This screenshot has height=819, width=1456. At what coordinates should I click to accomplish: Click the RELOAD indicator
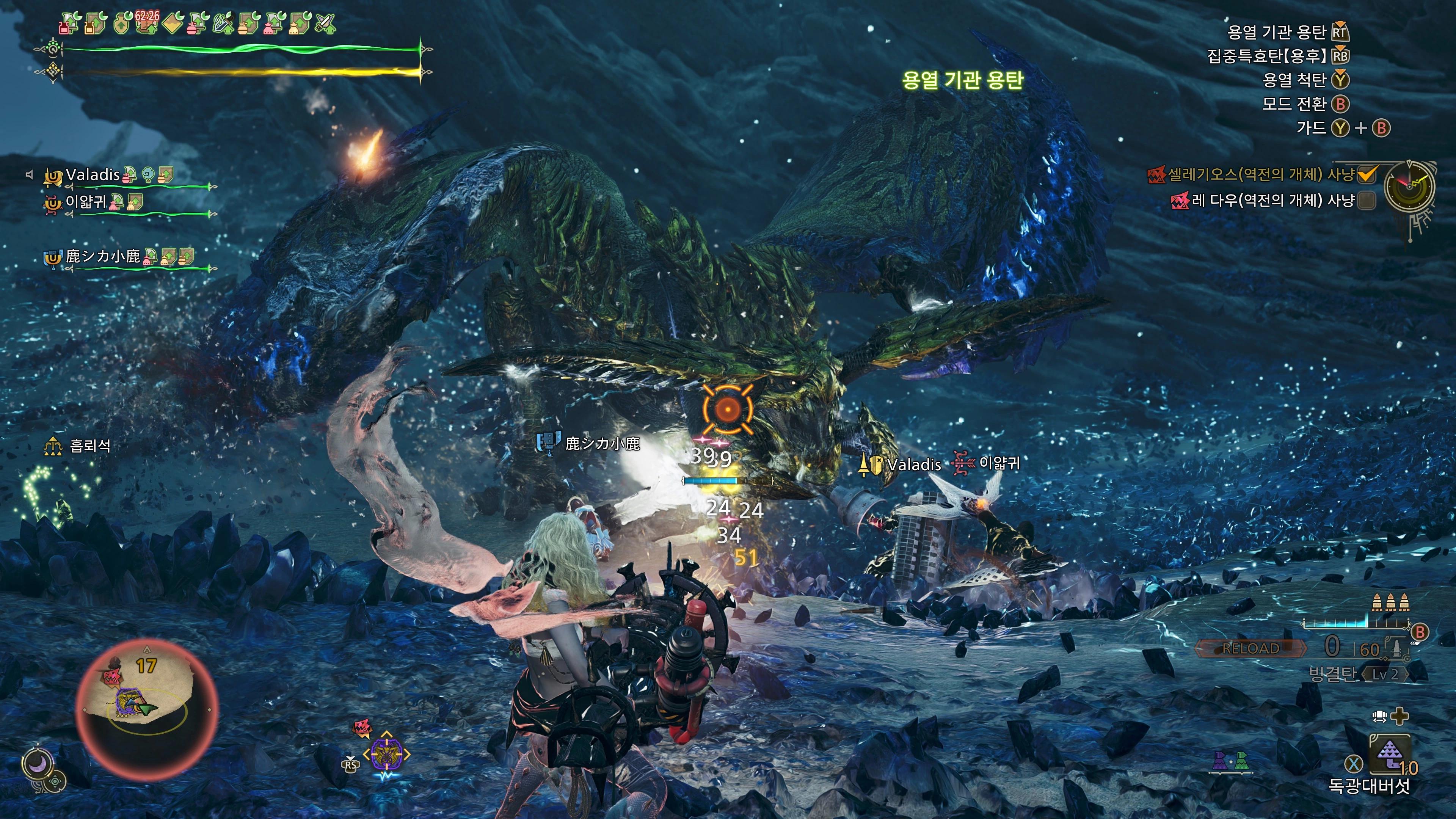click(x=1250, y=648)
